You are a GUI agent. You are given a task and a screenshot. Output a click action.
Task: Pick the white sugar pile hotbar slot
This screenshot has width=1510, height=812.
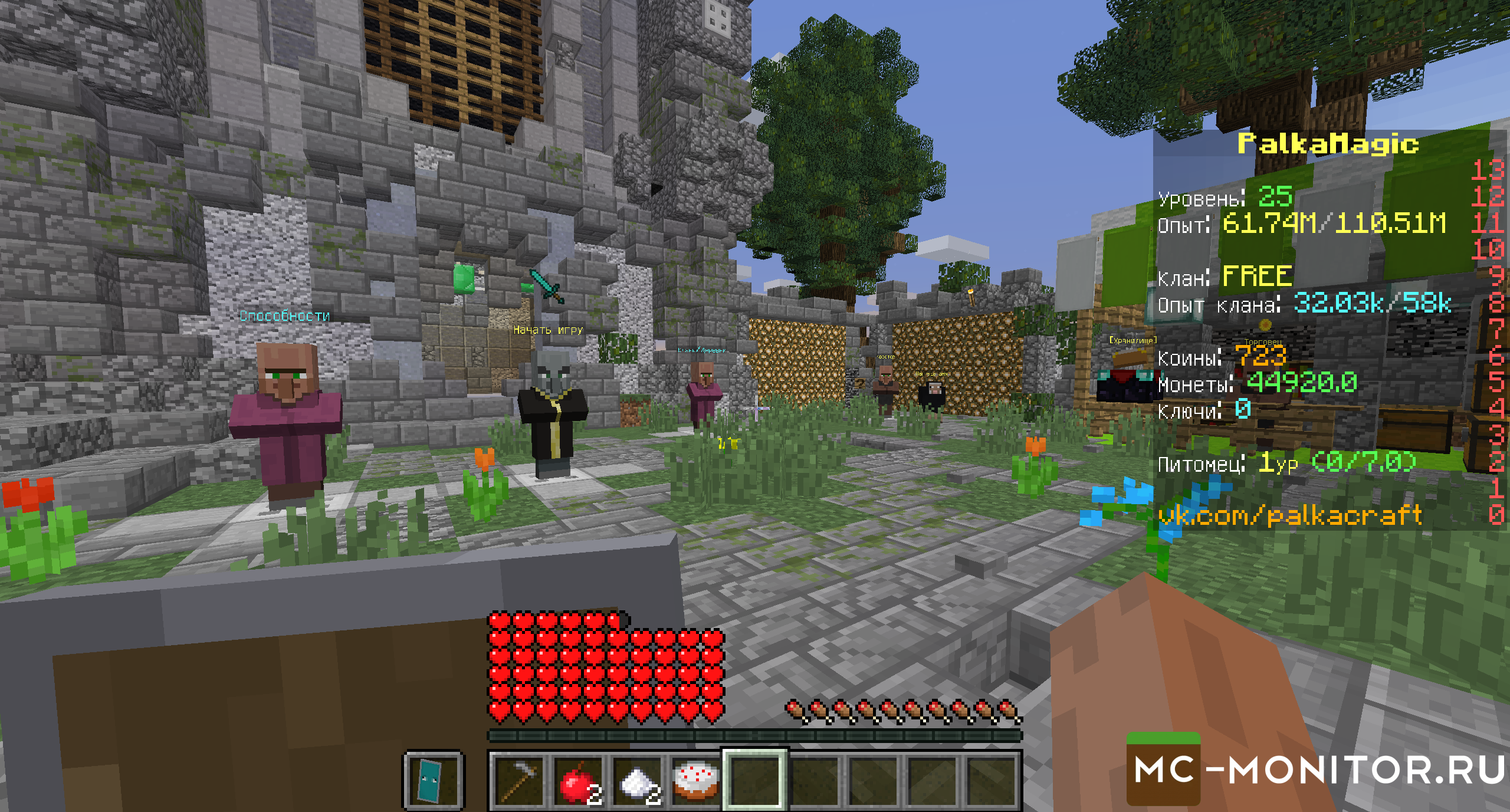click(x=636, y=781)
